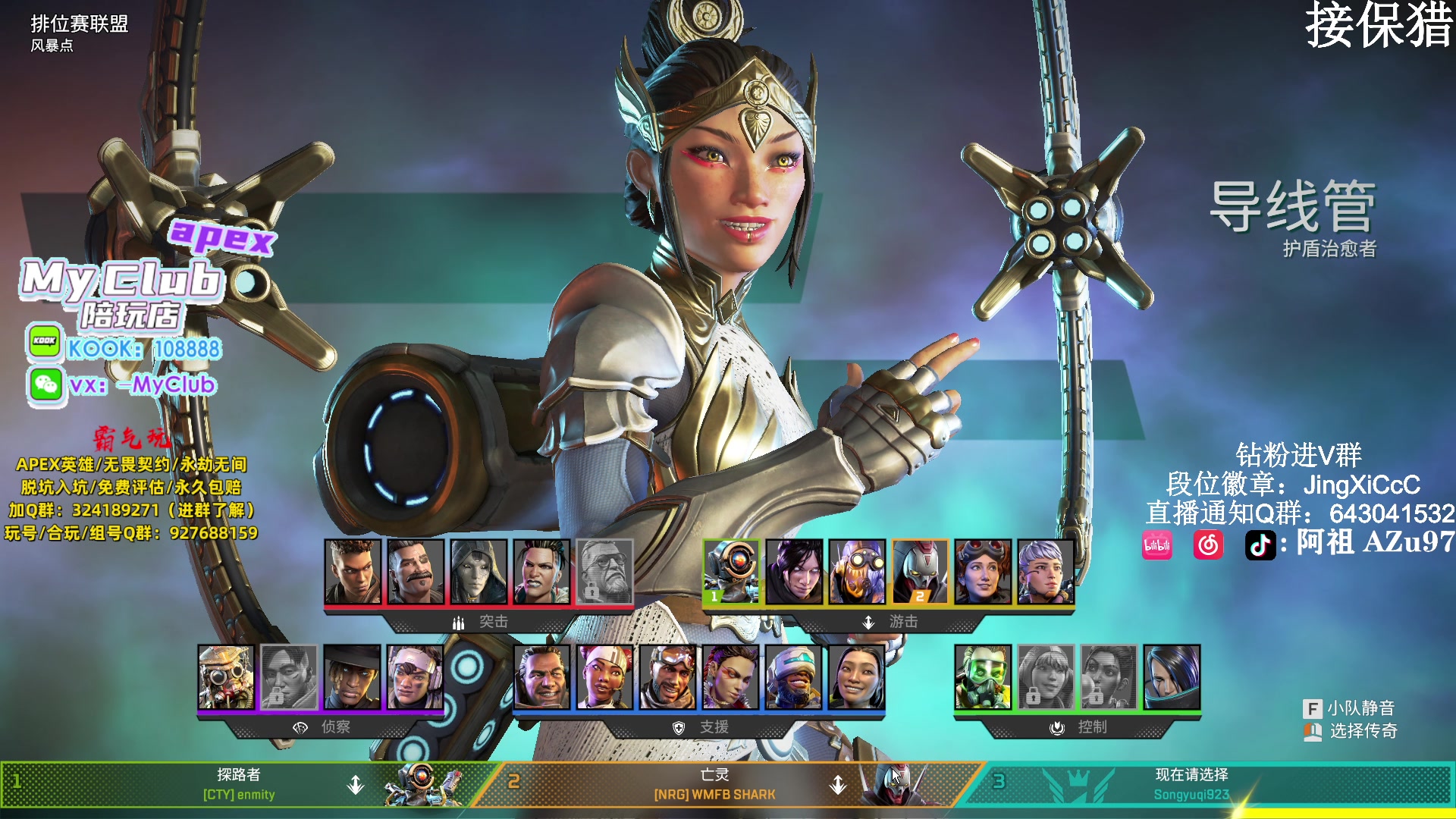Select Conduit in the Support row
1456x819 pixels.
pos(857,676)
